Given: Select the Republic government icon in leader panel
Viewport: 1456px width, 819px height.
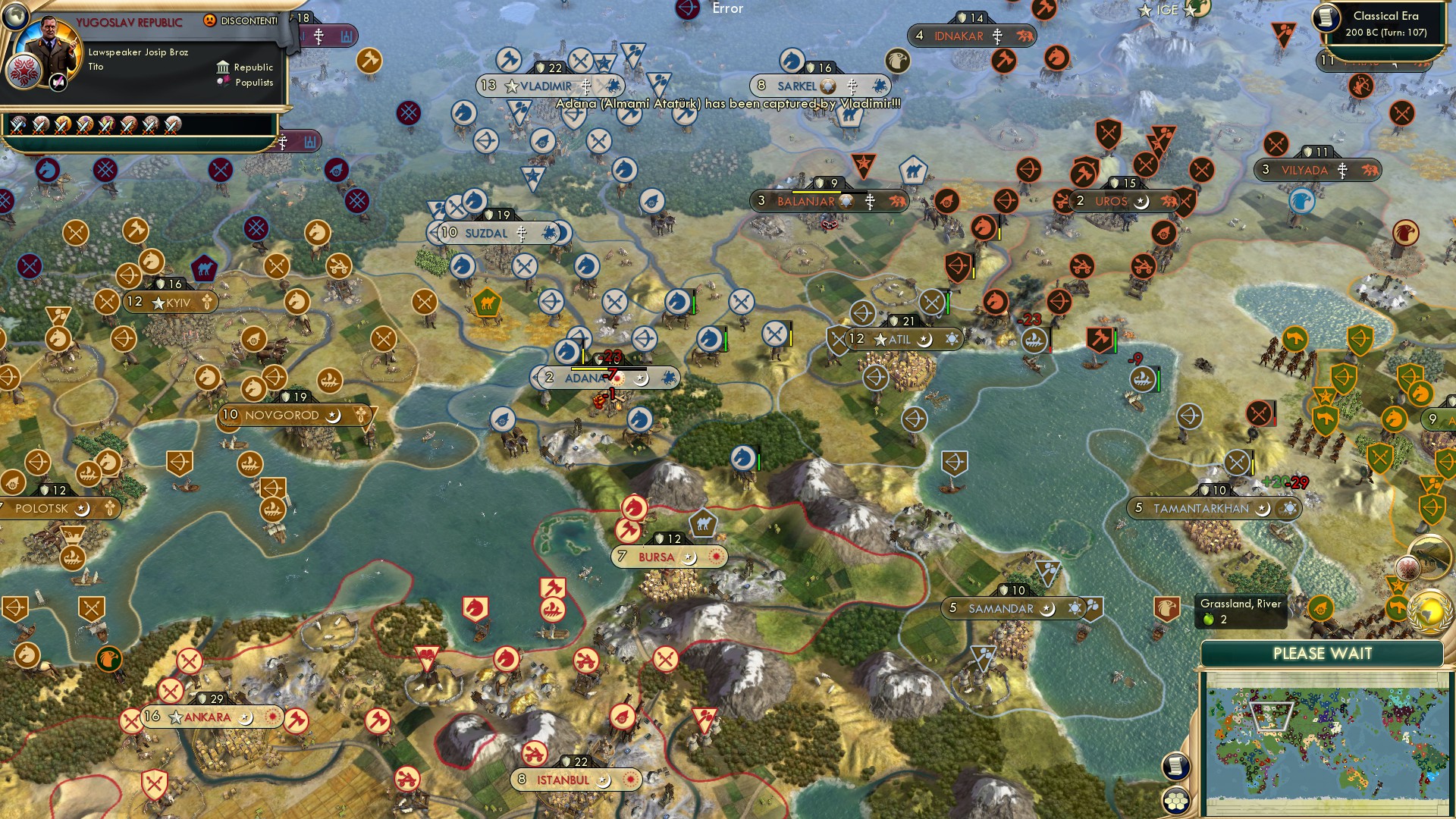Looking at the screenshot, I should [x=222, y=67].
